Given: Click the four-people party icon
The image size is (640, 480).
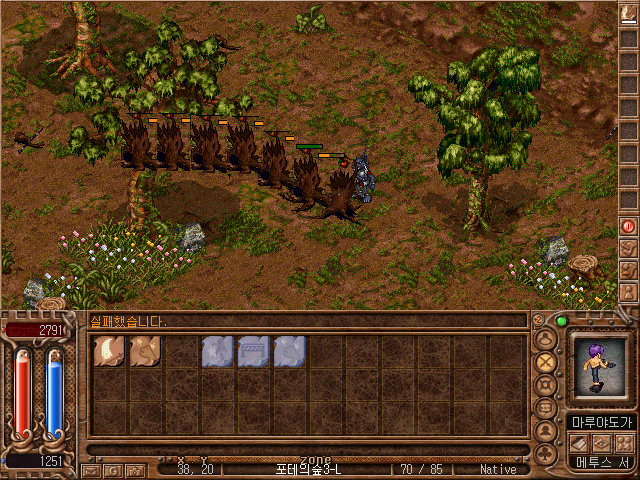Looking at the screenshot, I should 625,442.
